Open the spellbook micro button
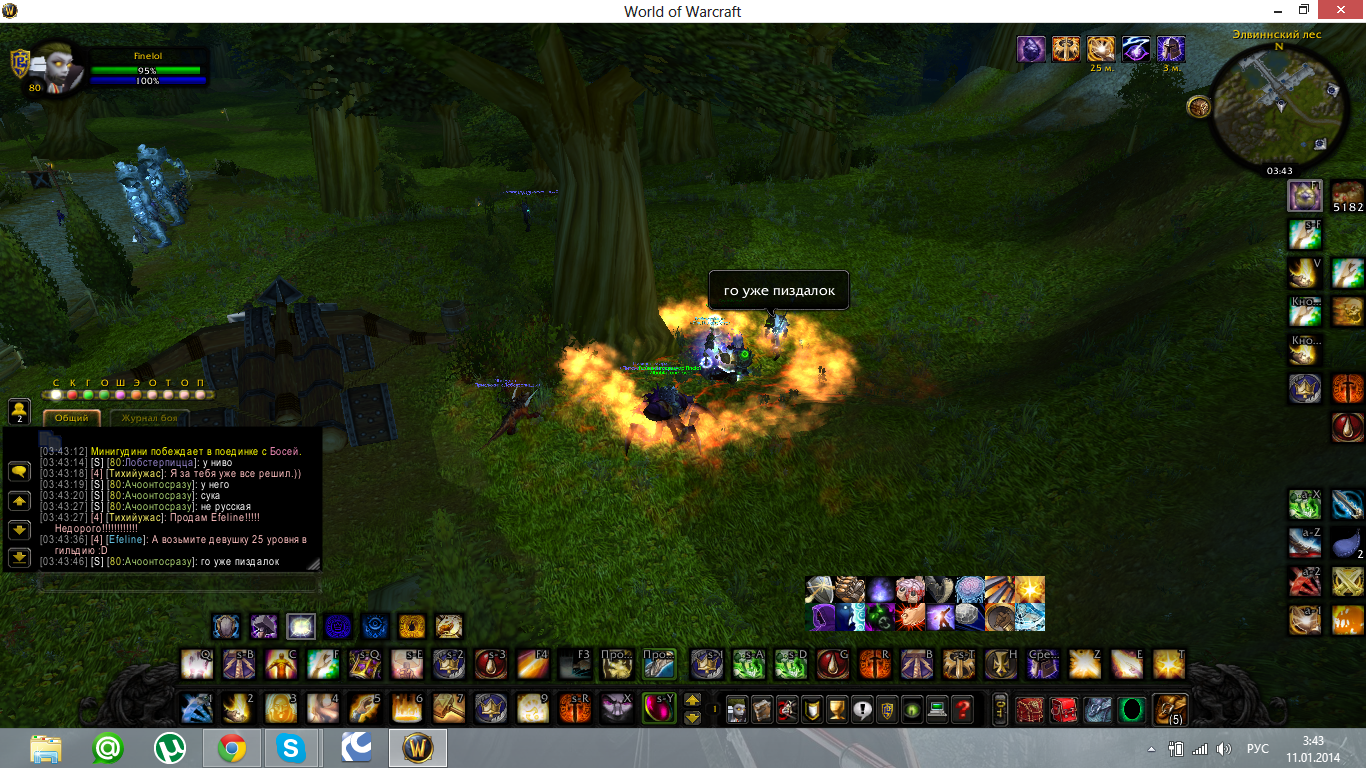 (761, 709)
